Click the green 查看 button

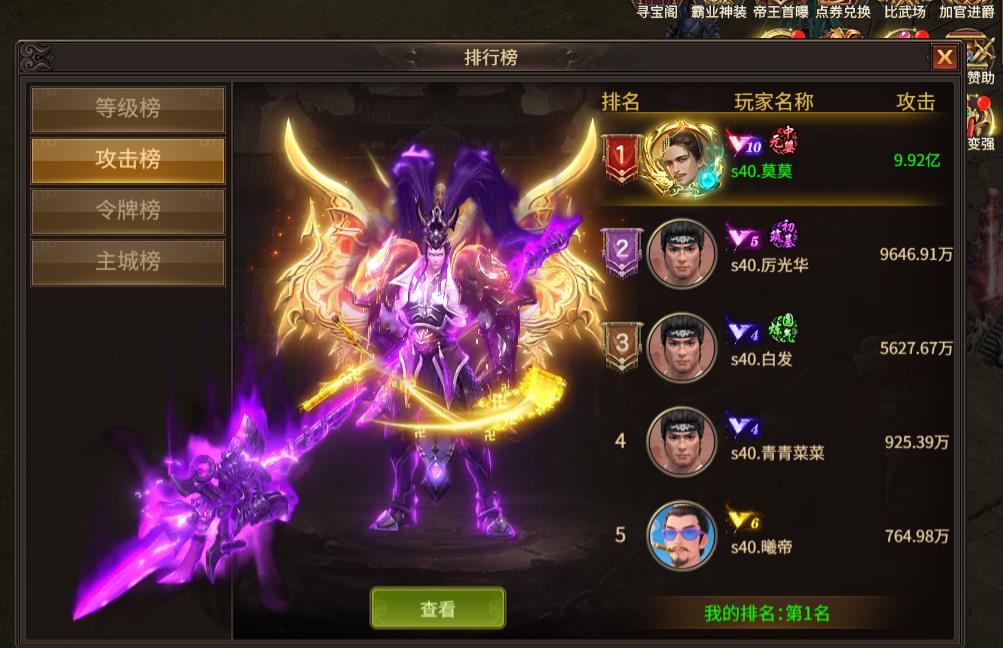438,608
